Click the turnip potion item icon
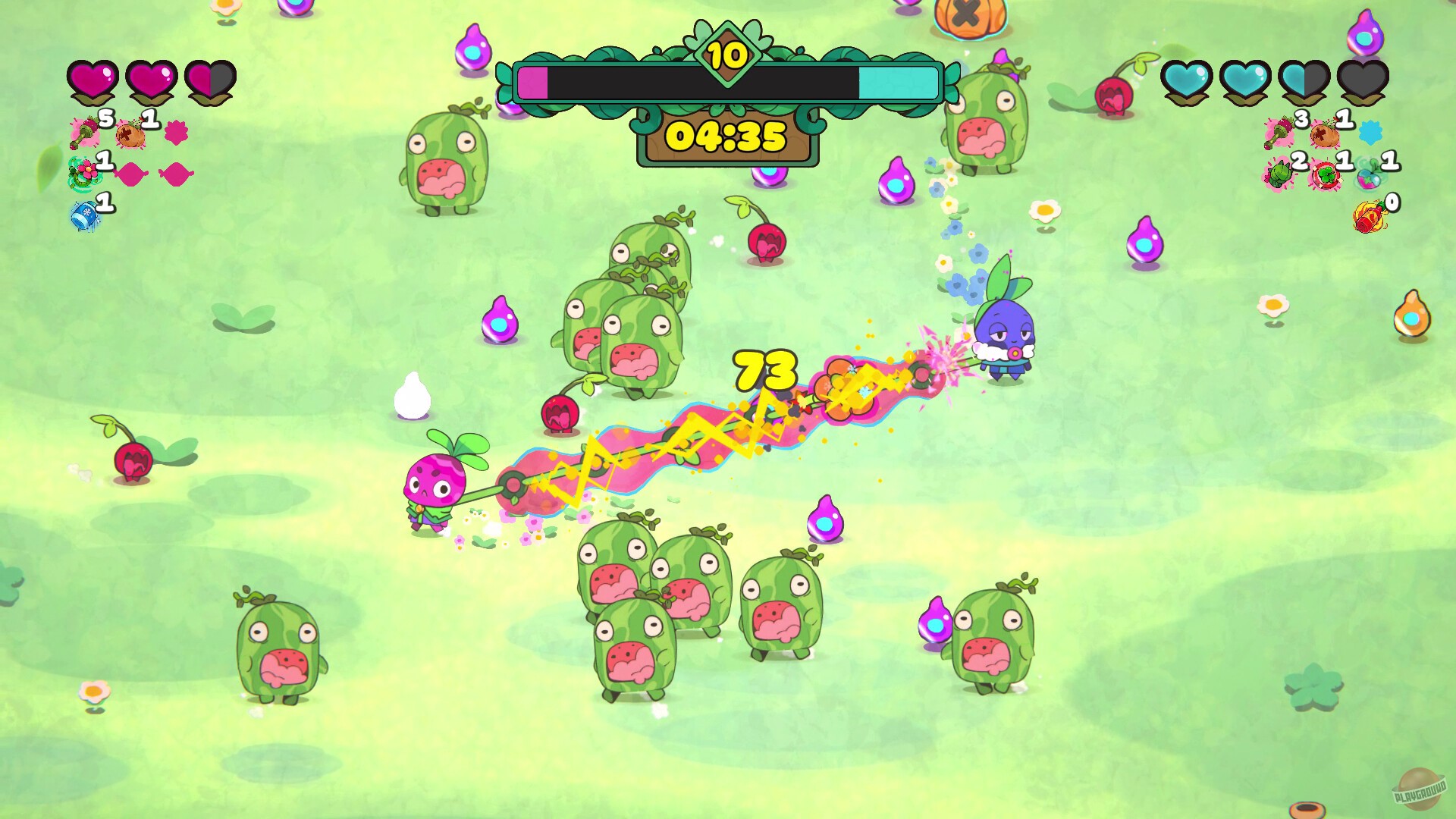Viewport: 1456px width, 819px height. click(x=1367, y=178)
